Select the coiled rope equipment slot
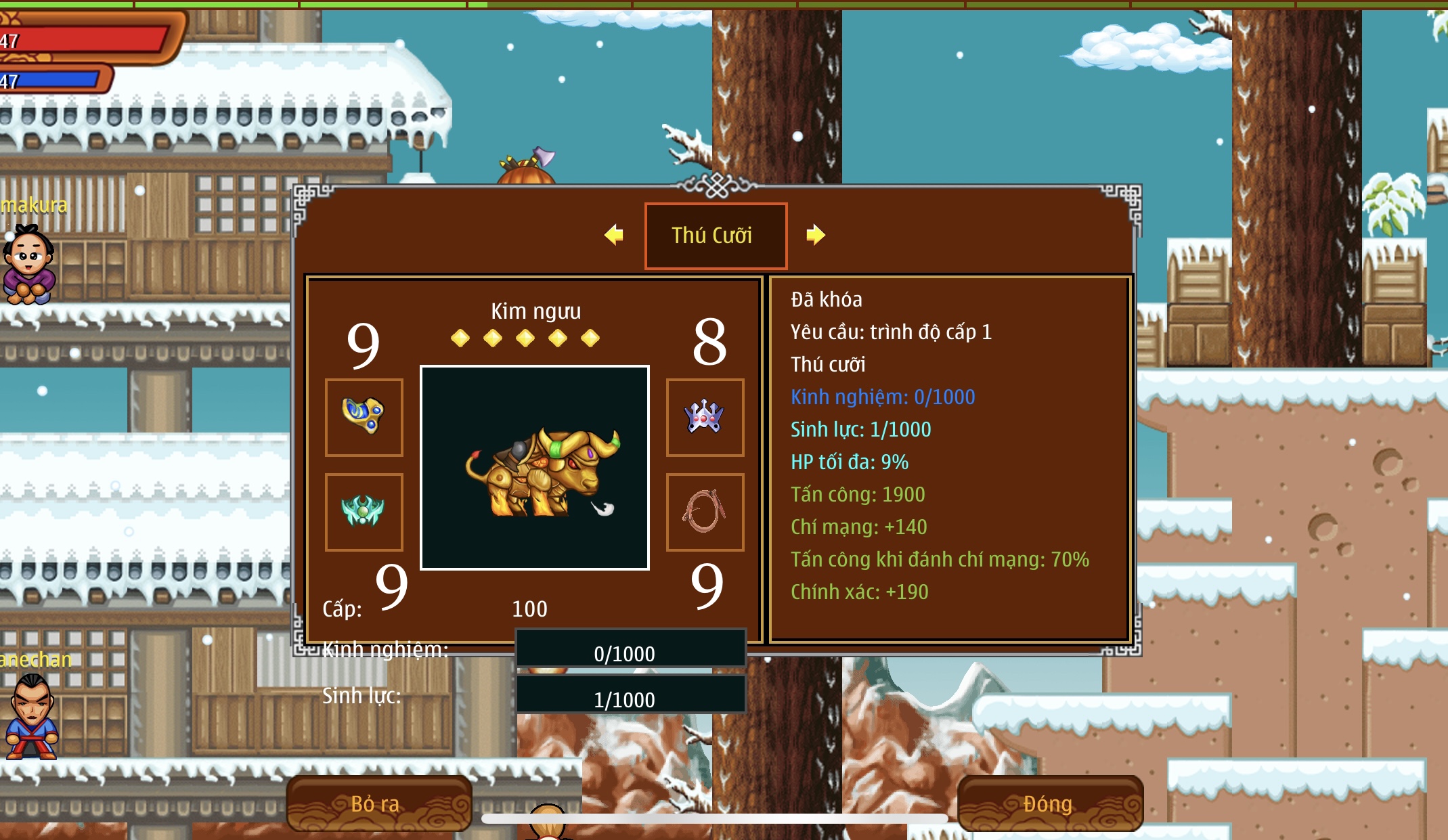This screenshot has width=1448, height=840. click(705, 512)
